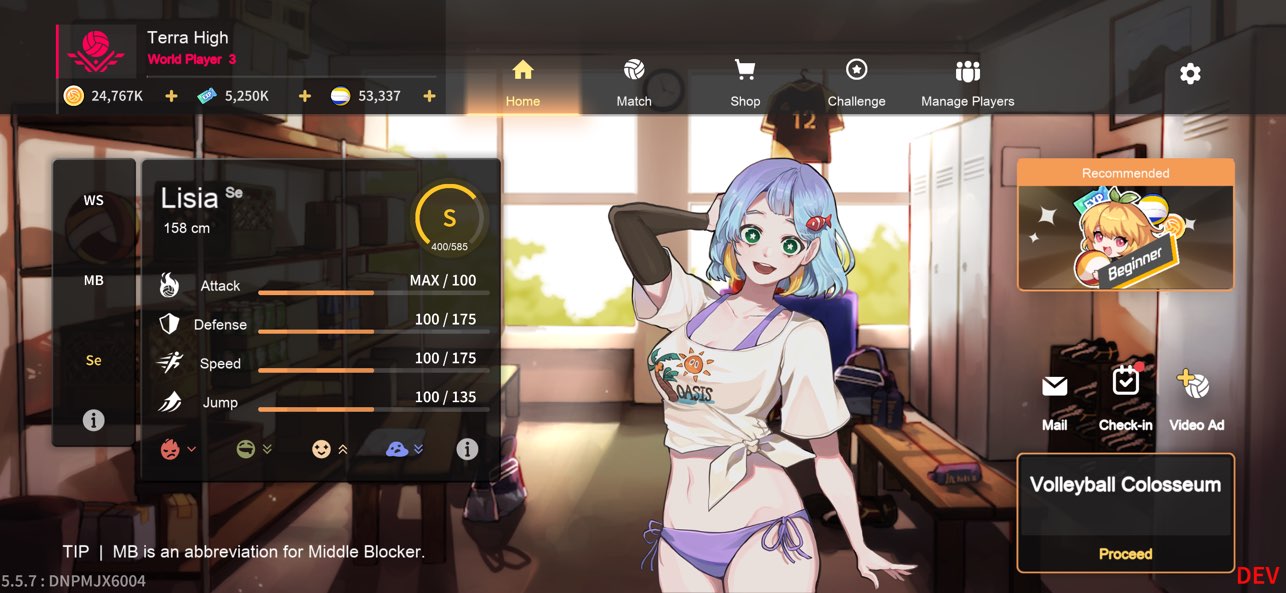Screen dimensions: 1286x593
Task: Open the Mail inbox
Action: [1054, 400]
